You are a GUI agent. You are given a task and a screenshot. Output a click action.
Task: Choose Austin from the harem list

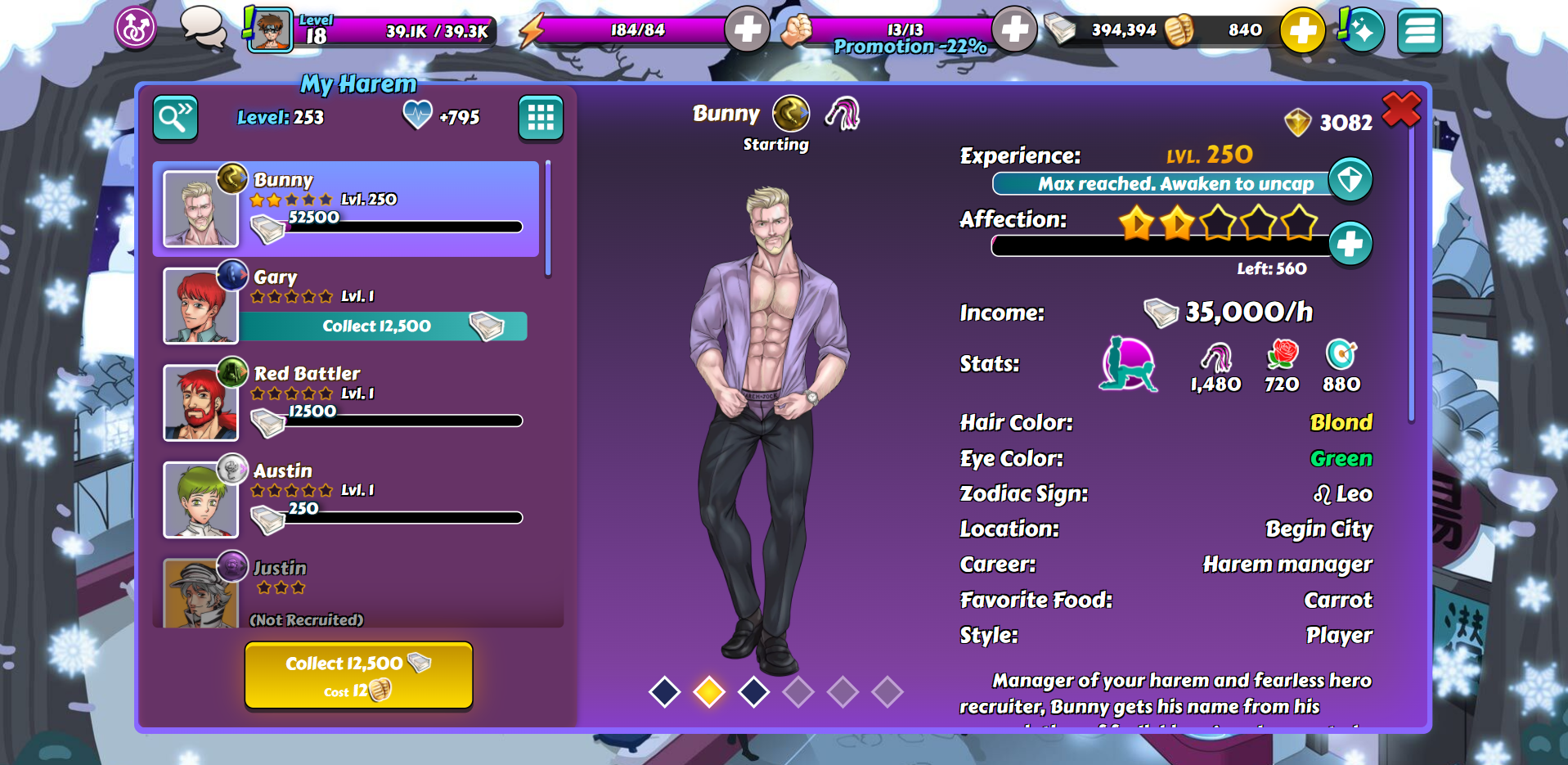345,499
